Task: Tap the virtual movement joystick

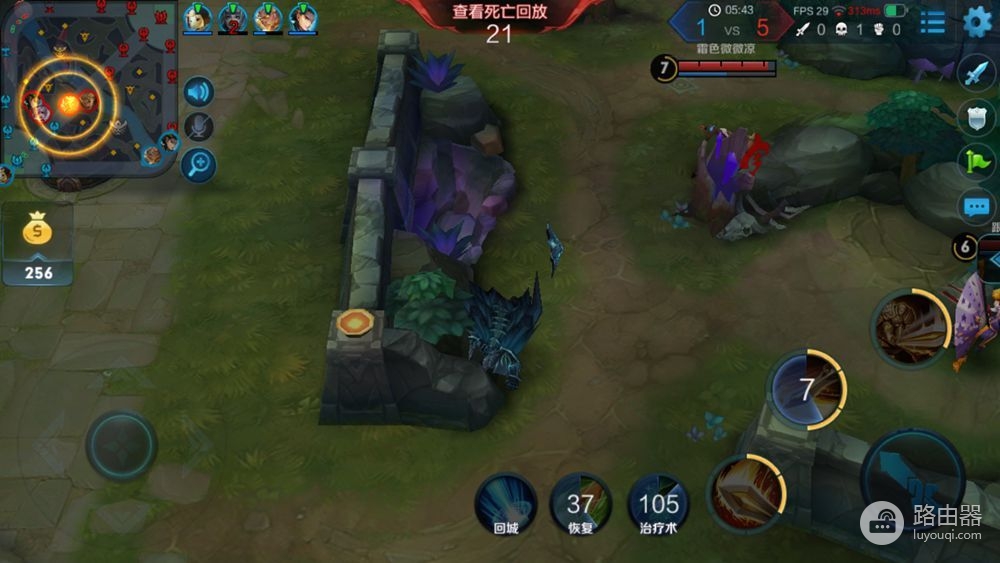Action: coord(121,446)
